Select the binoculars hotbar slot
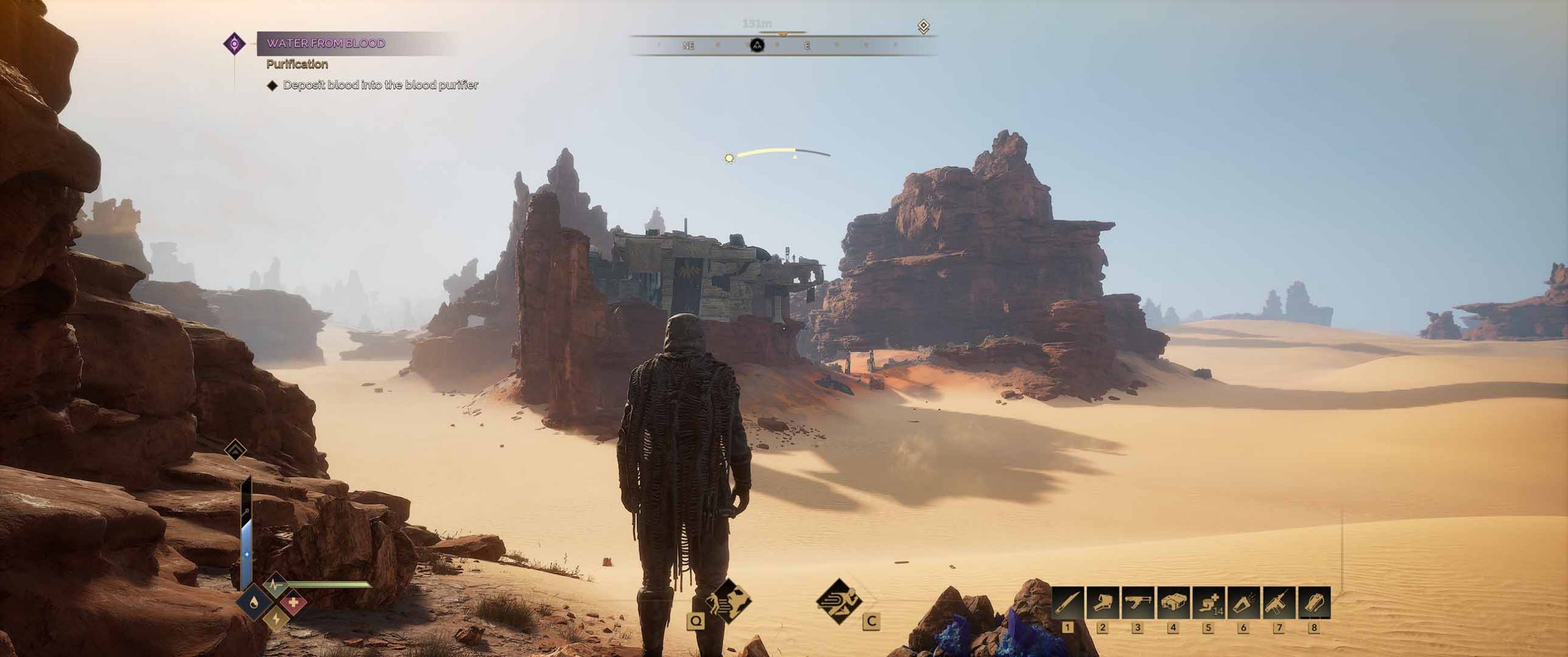The width and height of the screenshot is (1568, 657). pyautogui.click(x=1173, y=602)
